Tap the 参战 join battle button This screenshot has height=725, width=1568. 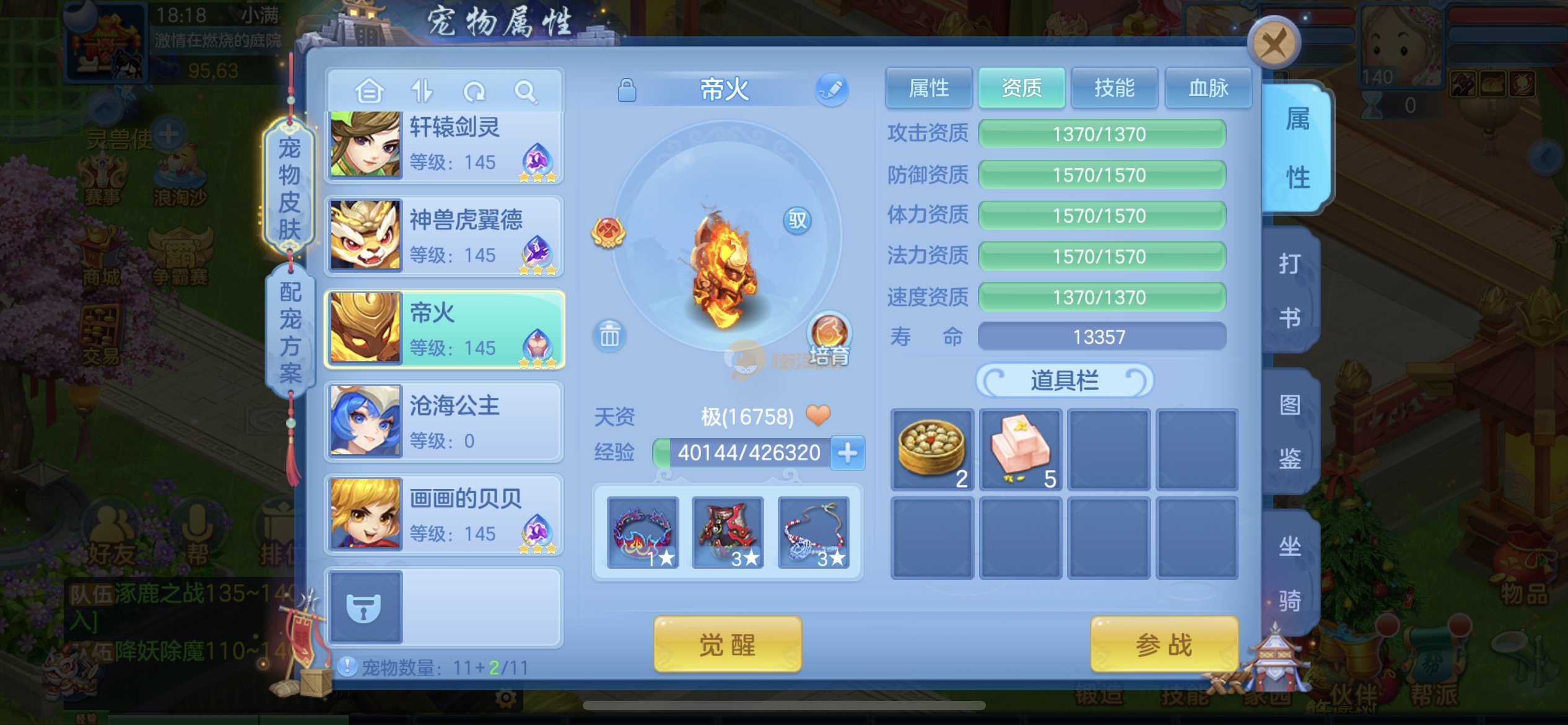(1164, 644)
